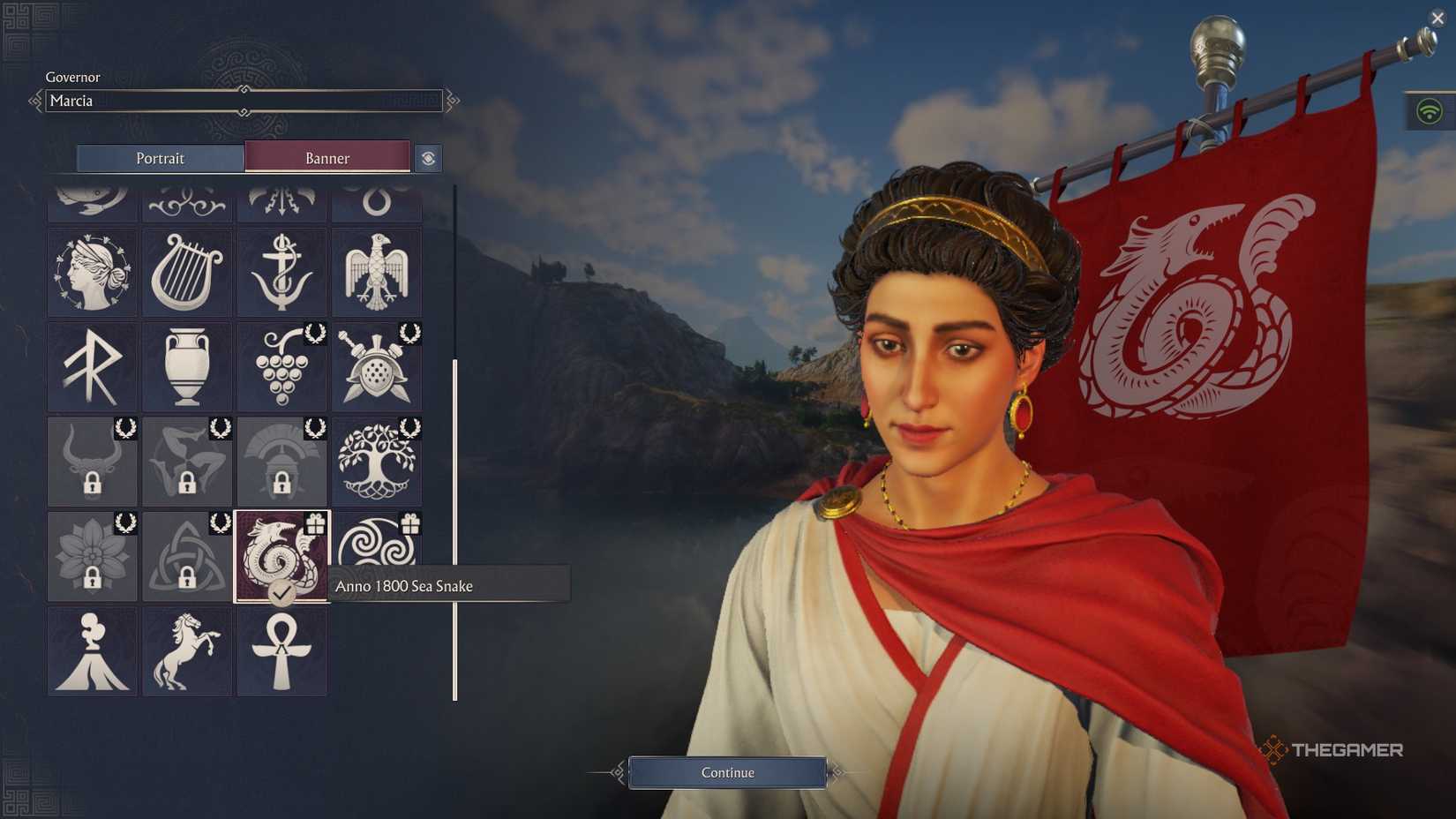The height and width of the screenshot is (819, 1456).
Task: Select the woman's profile banner symbol
Action: 93,271
